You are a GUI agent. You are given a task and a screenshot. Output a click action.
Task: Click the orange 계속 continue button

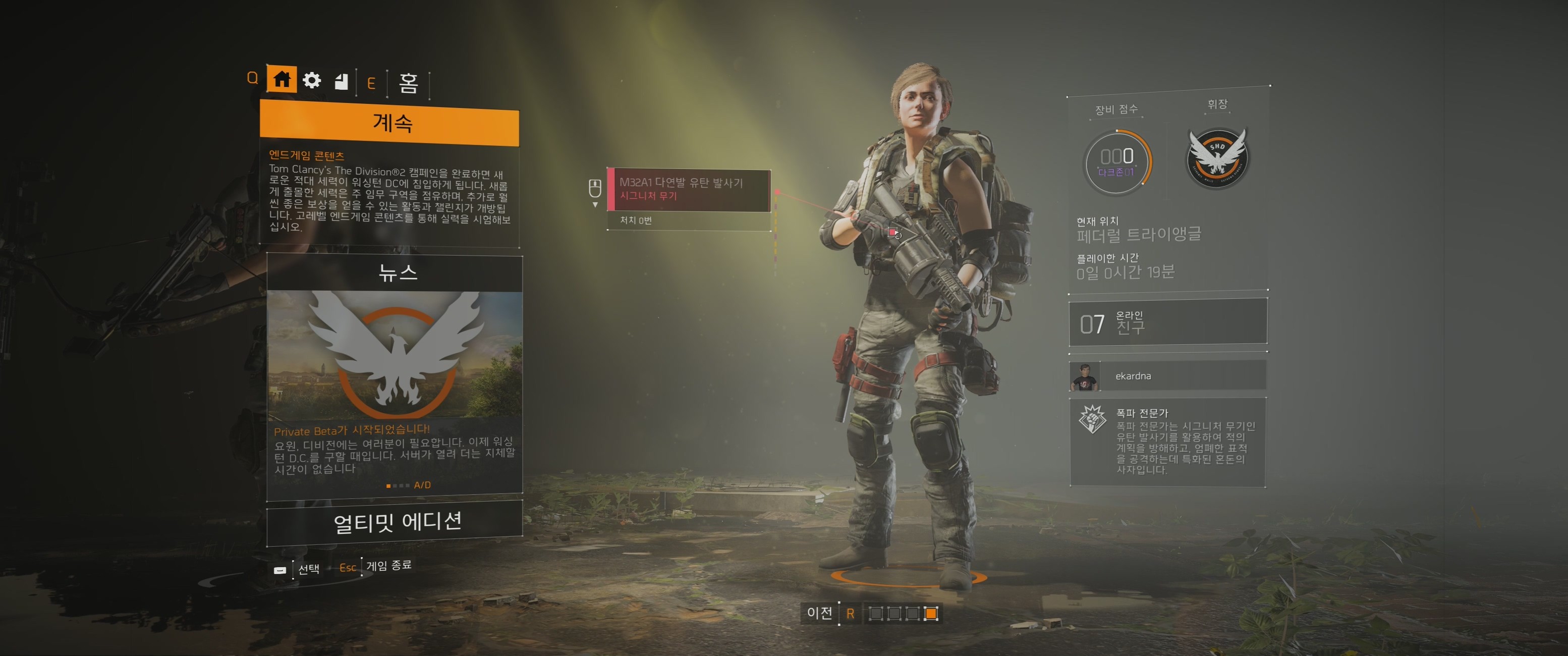389,125
